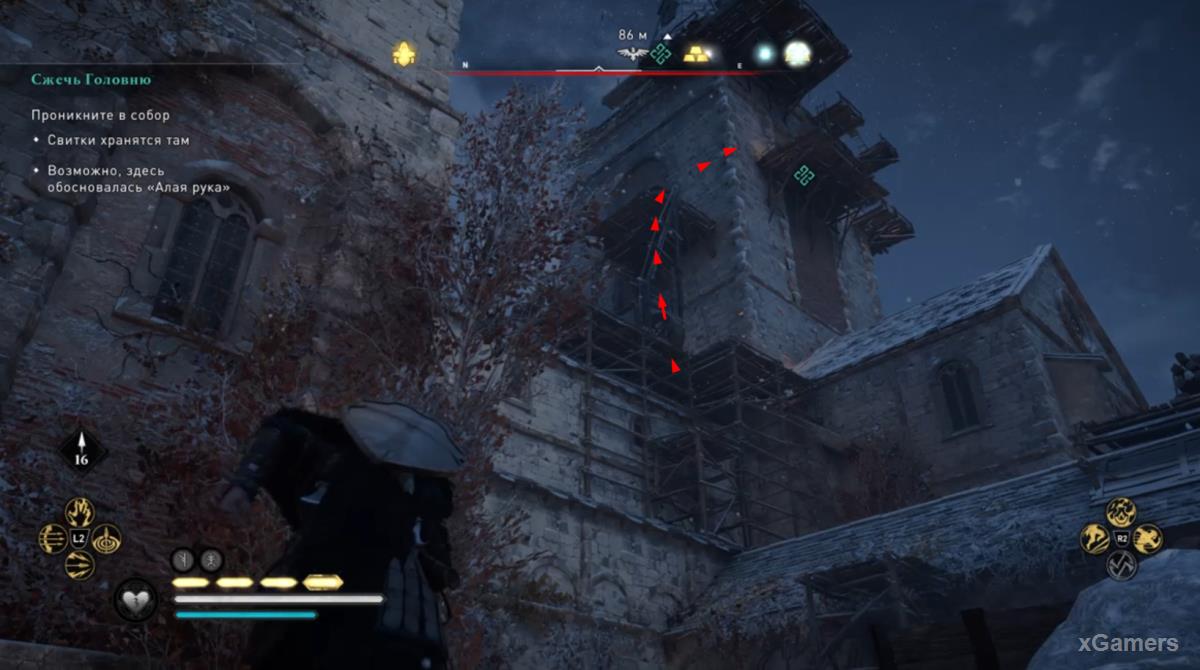Screen dimensions: 1200x670
Task: Activate the flaming hand ranged ability
Action: [79, 512]
